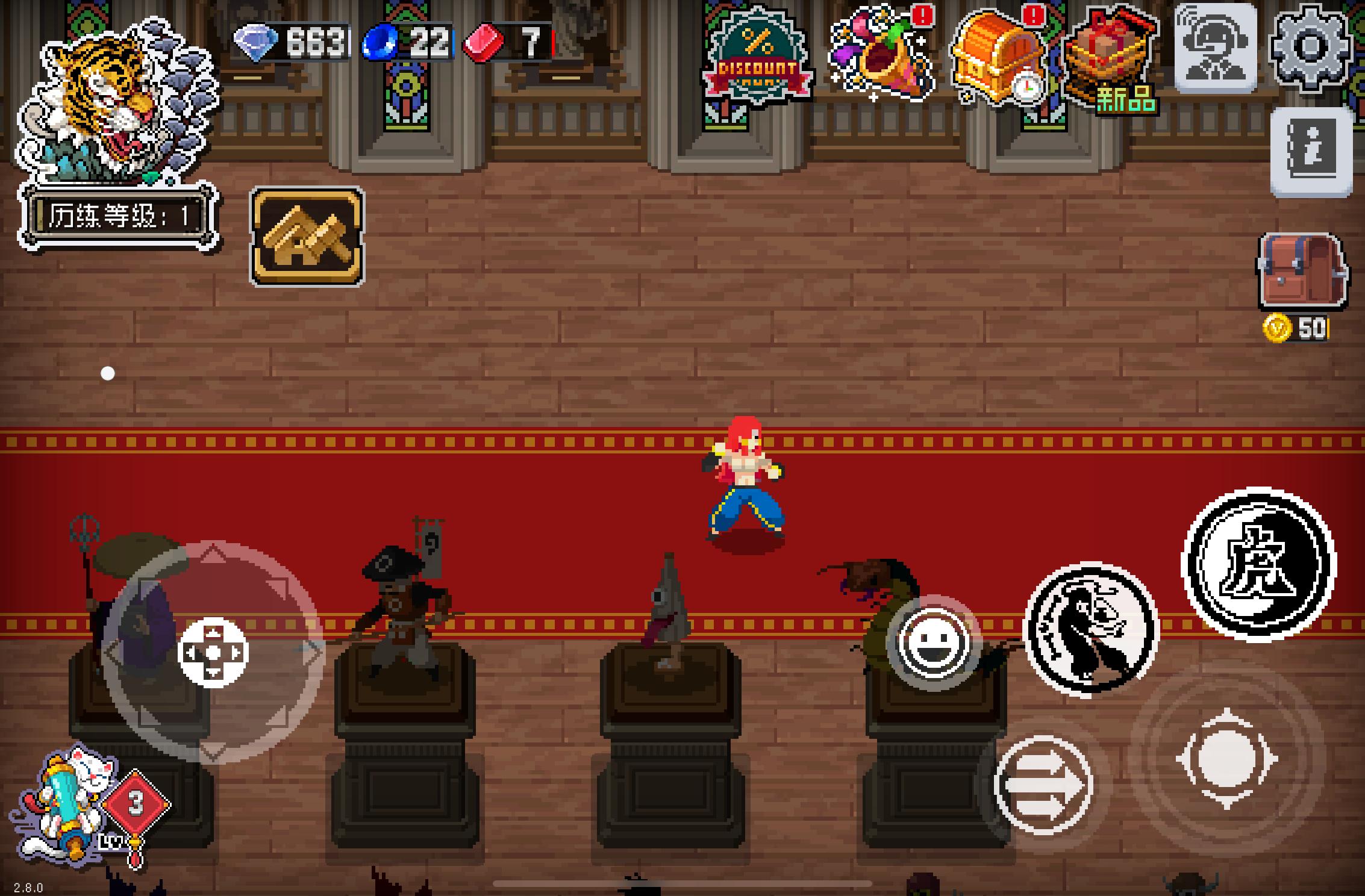Open the info book panel
The image size is (1365, 896).
pos(1311,153)
